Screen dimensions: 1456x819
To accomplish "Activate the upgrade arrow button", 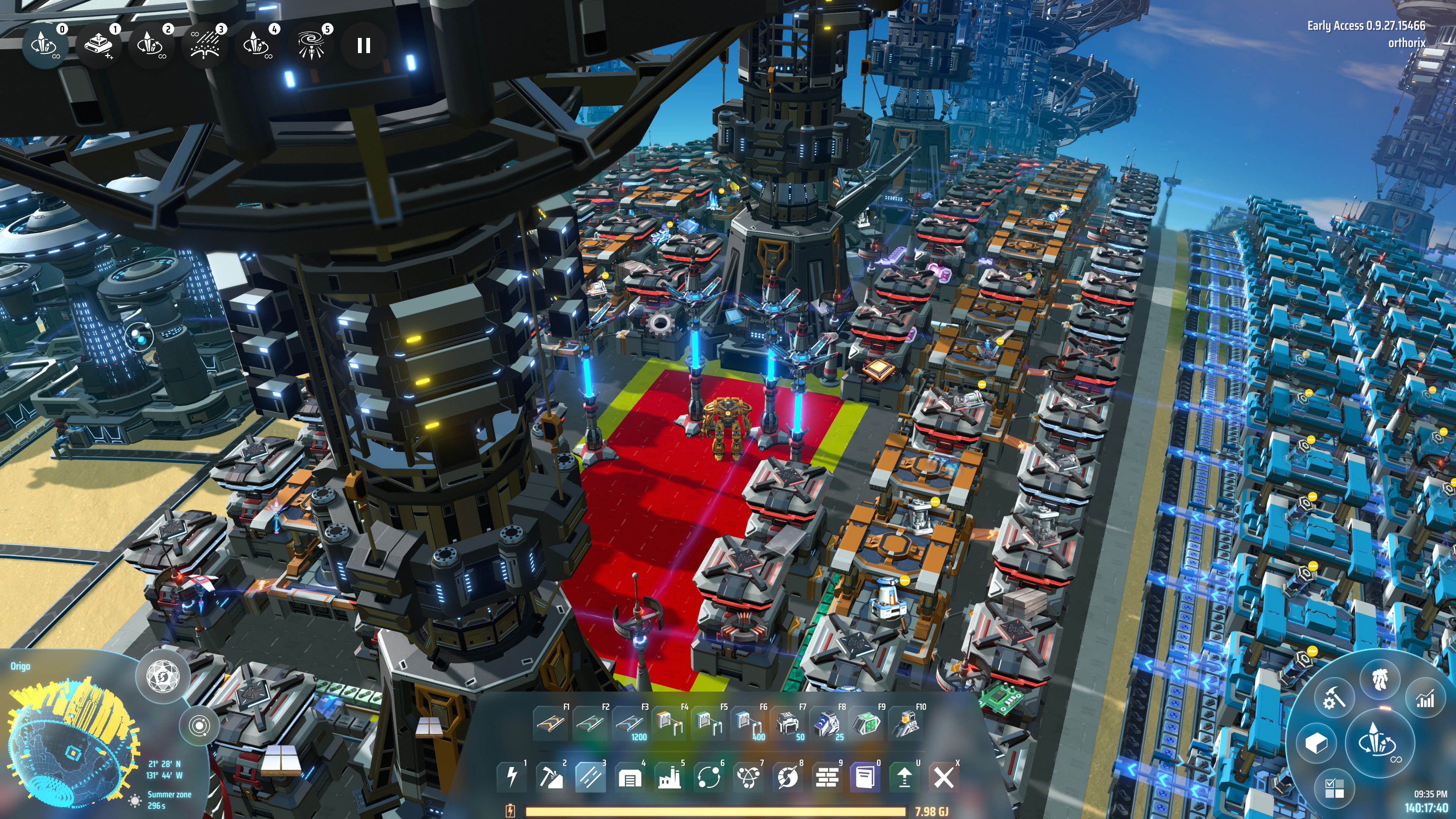I will coord(904,778).
